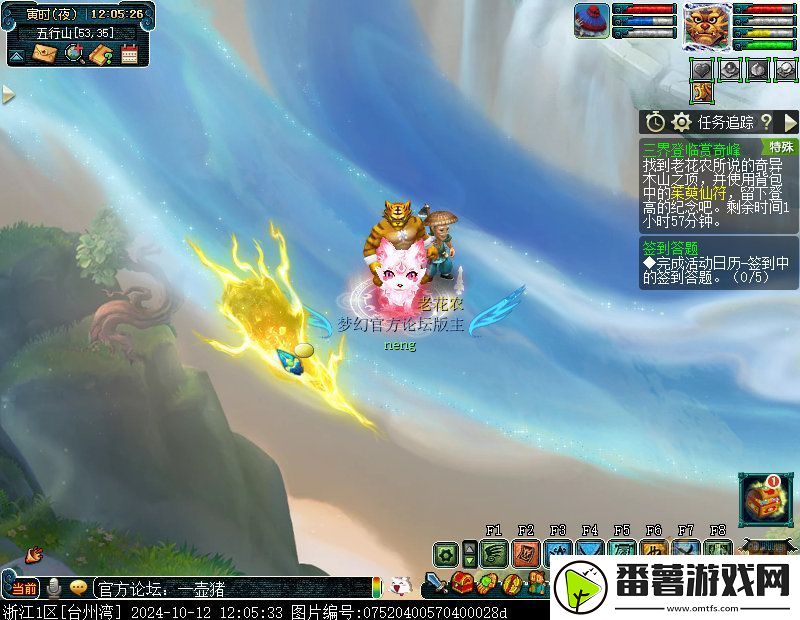Click the tiger buff status icon
This screenshot has width=800, height=620.
[703, 92]
